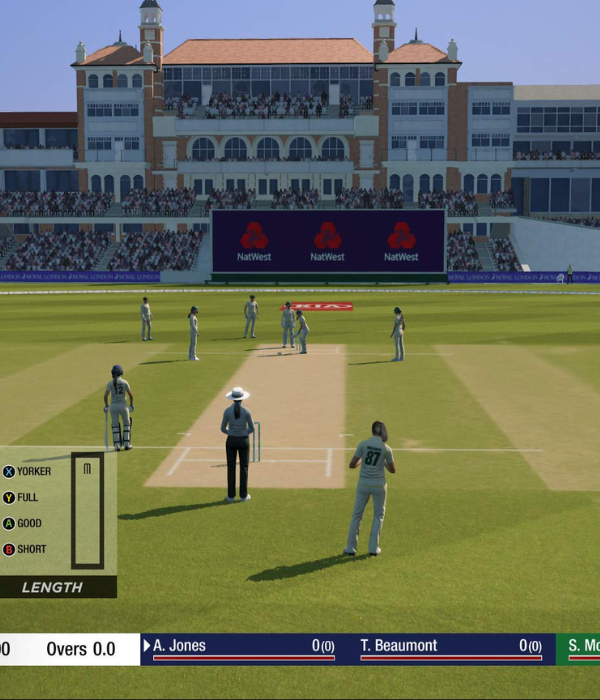The width and height of the screenshot is (600, 700).
Task: Select the Short length delivery
Action: (25, 549)
